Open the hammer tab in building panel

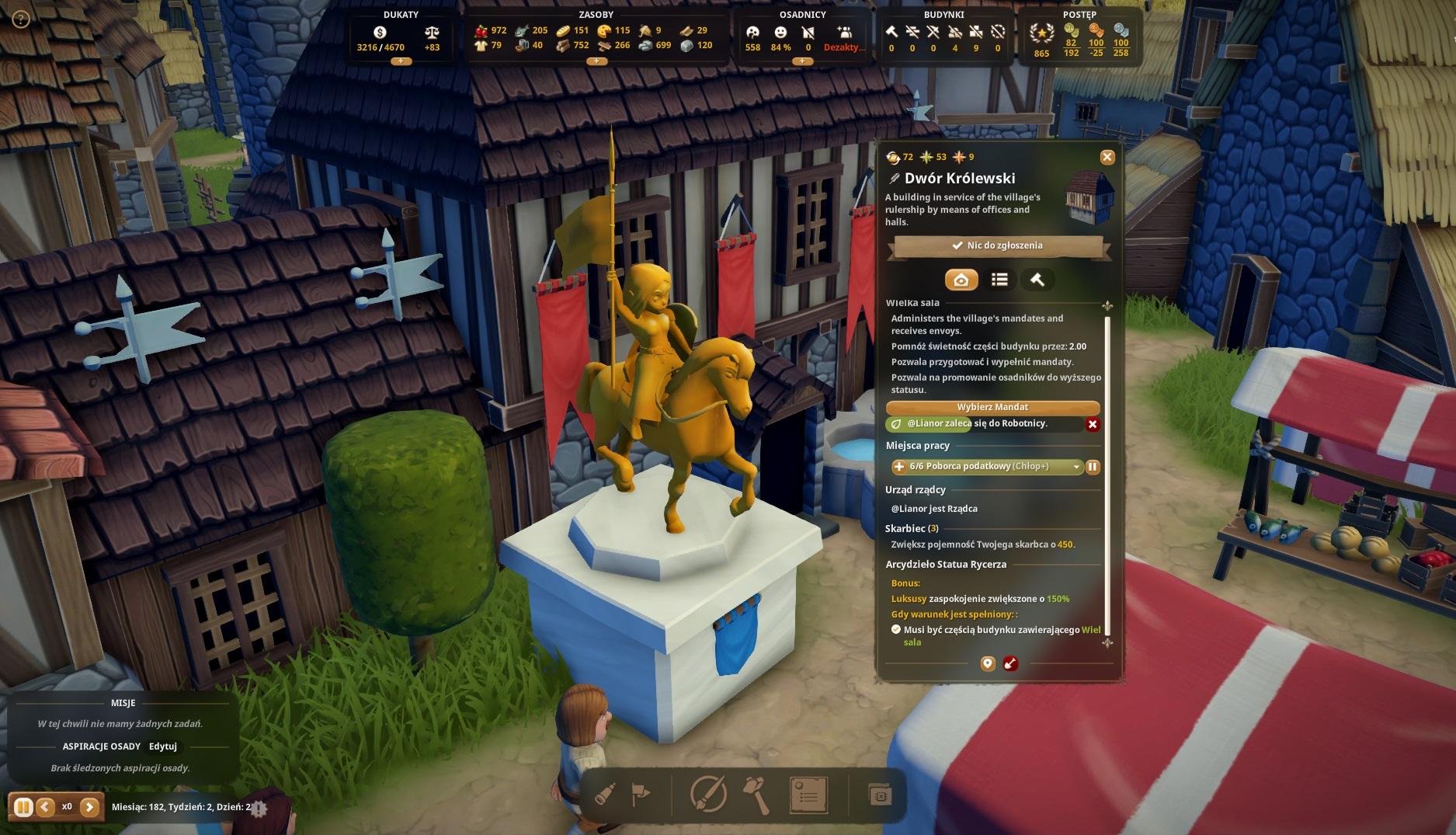click(x=1037, y=280)
